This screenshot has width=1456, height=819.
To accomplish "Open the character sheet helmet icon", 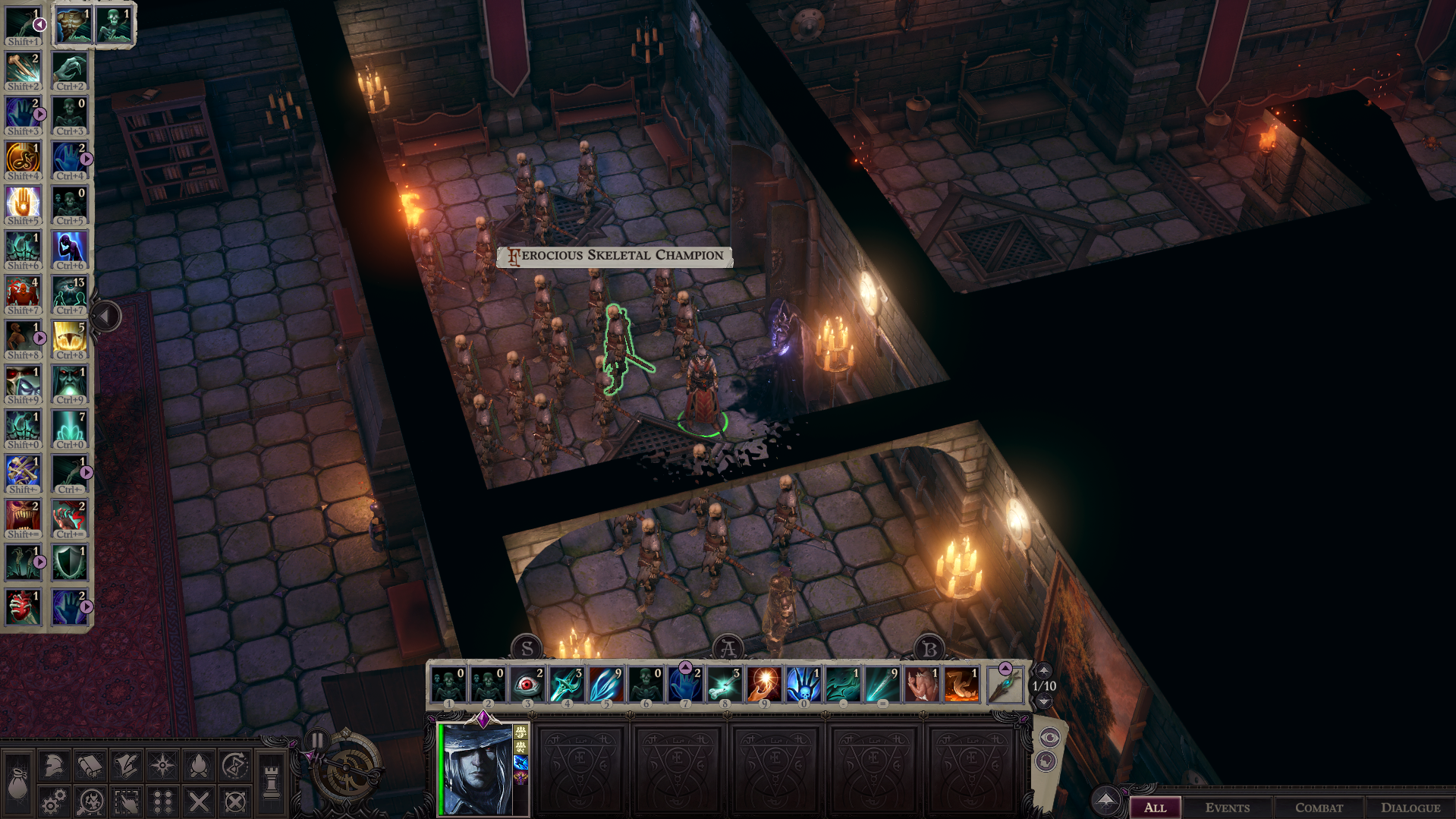I will [54, 765].
